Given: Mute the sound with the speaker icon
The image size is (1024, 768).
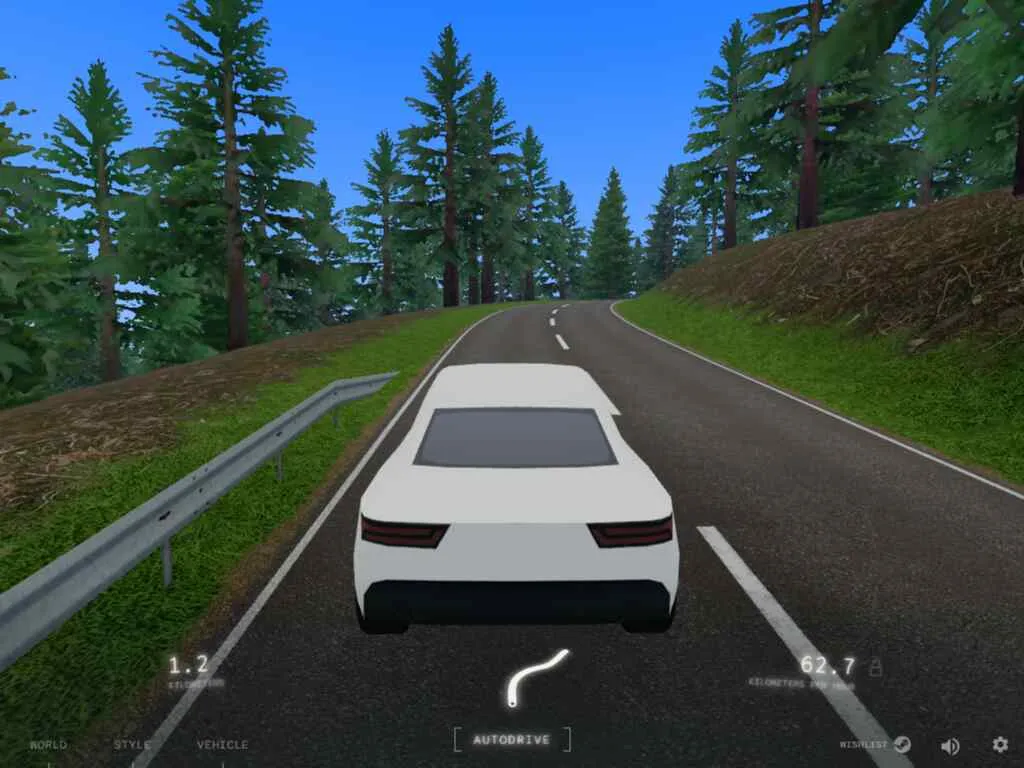Looking at the screenshot, I should [950, 745].
